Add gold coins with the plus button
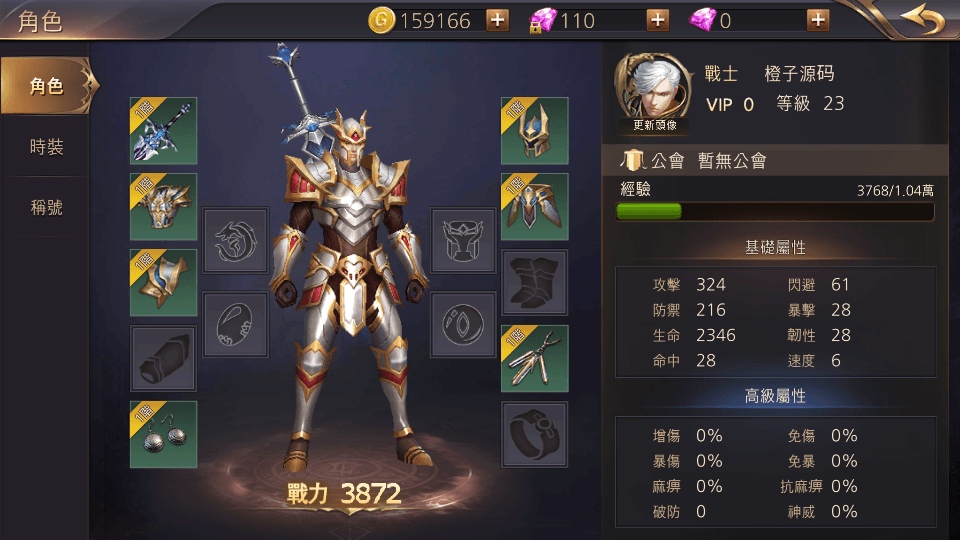 [497, 20]
